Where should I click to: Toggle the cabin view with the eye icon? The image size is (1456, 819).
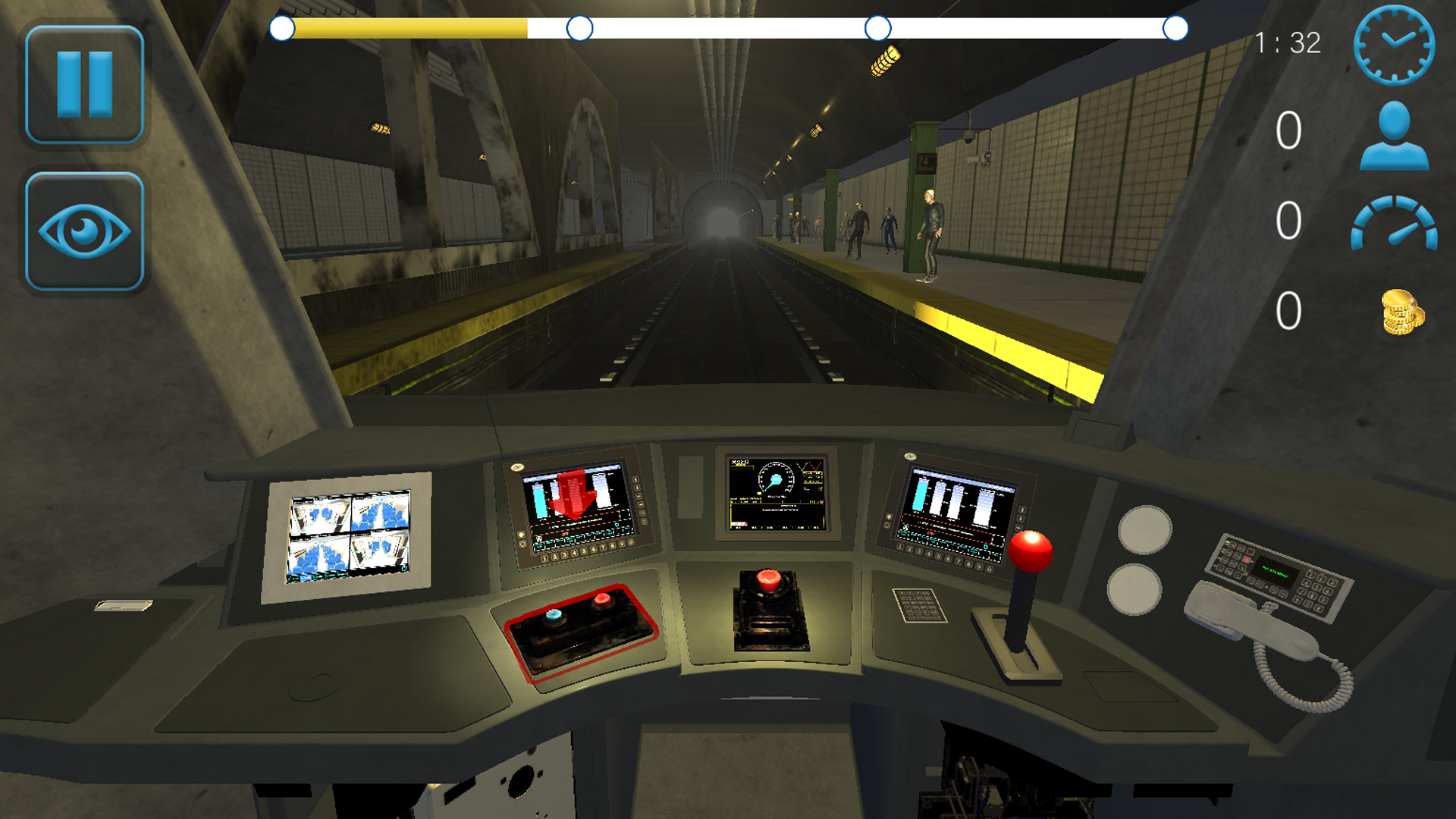85,227
